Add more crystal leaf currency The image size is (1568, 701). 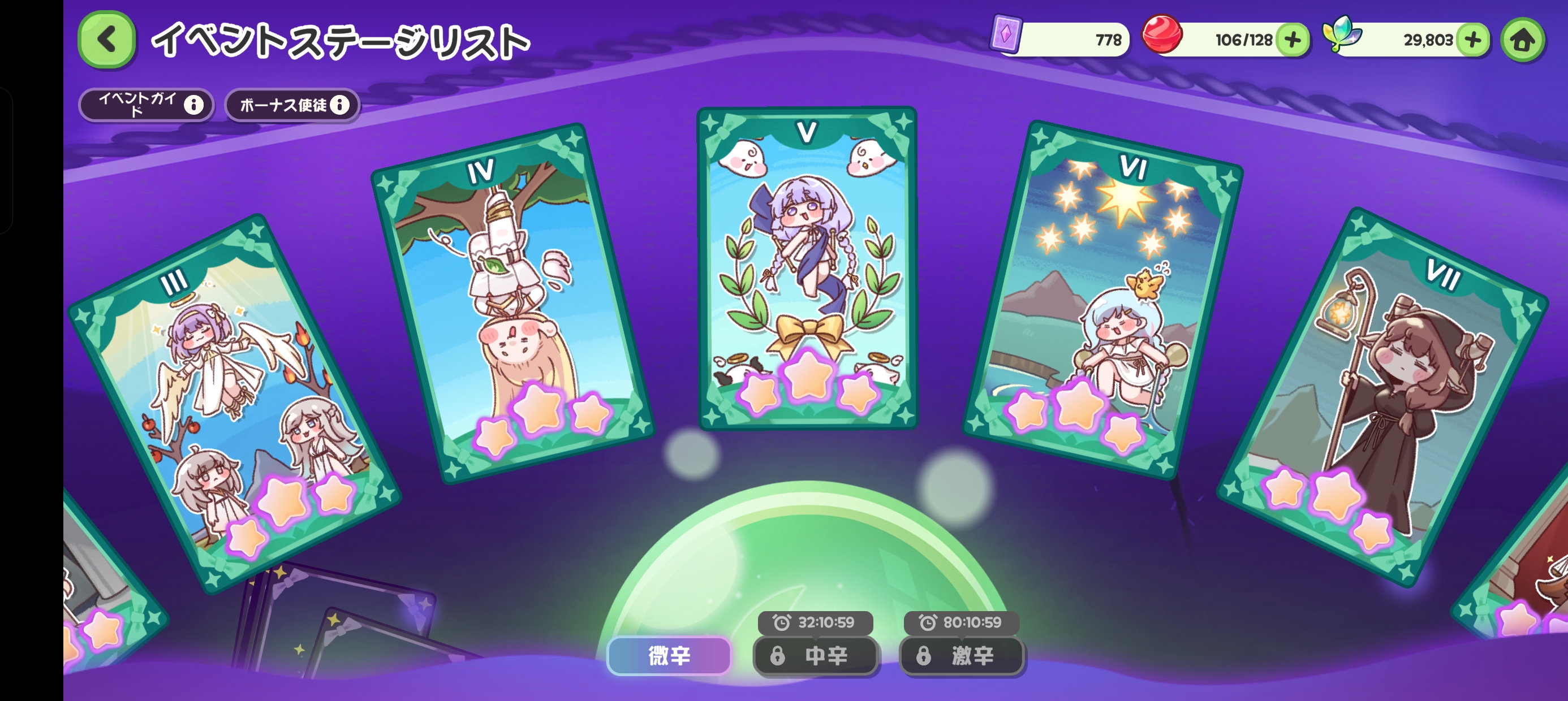pos(1472,40)
